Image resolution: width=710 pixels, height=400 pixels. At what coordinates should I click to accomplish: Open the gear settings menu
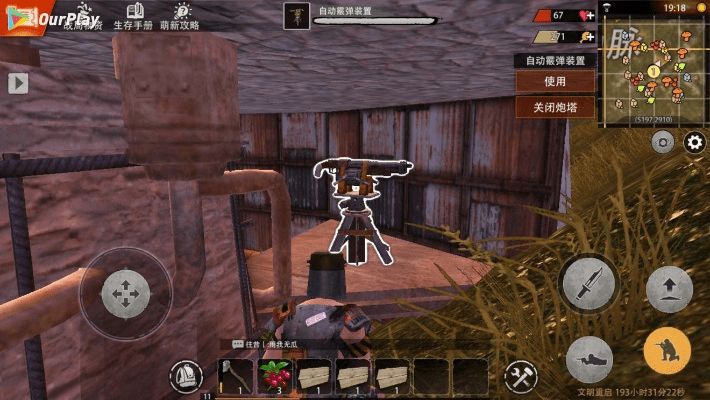tap(695, 143)
